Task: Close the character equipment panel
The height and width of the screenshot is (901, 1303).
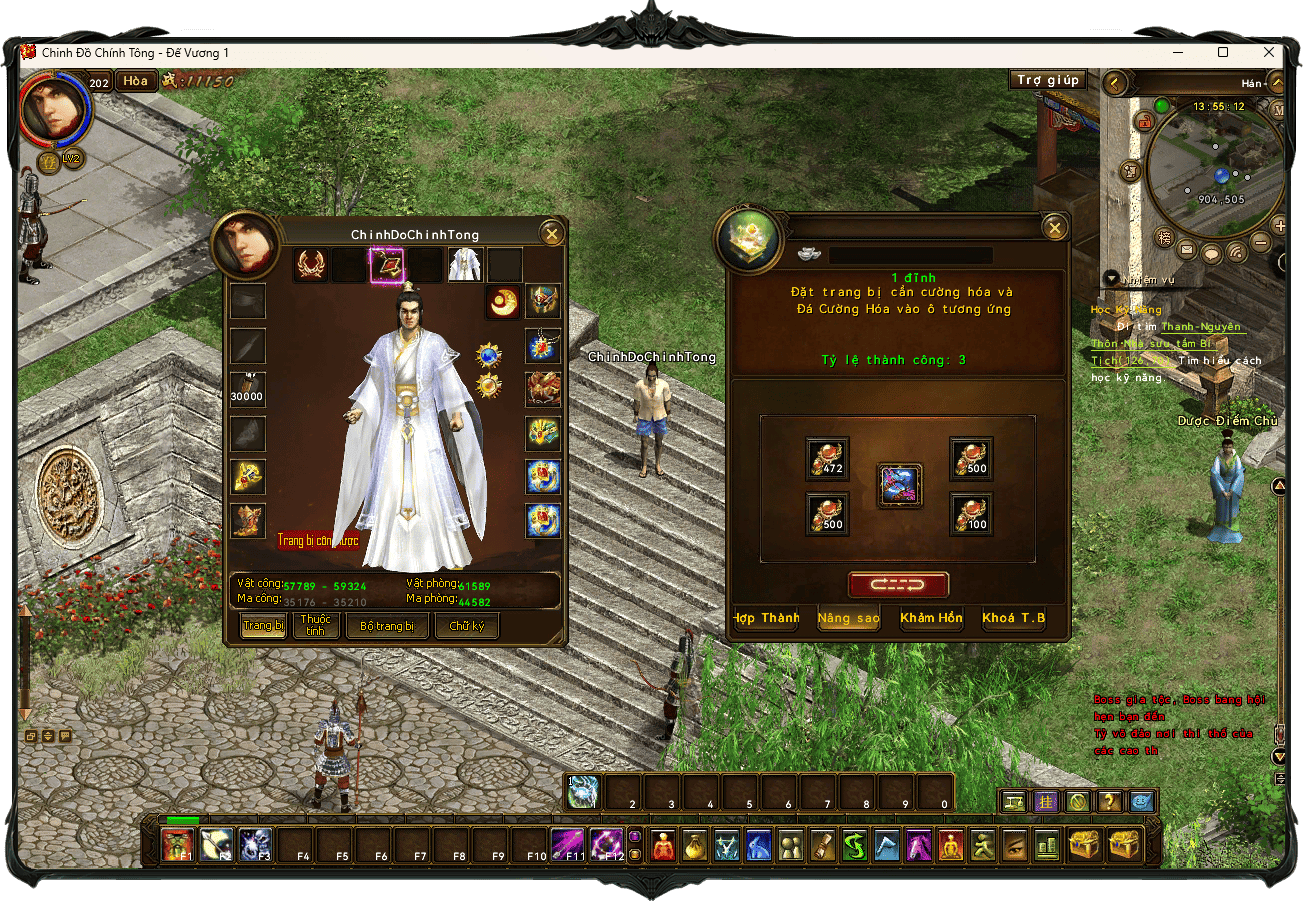Action: [551, 234]
